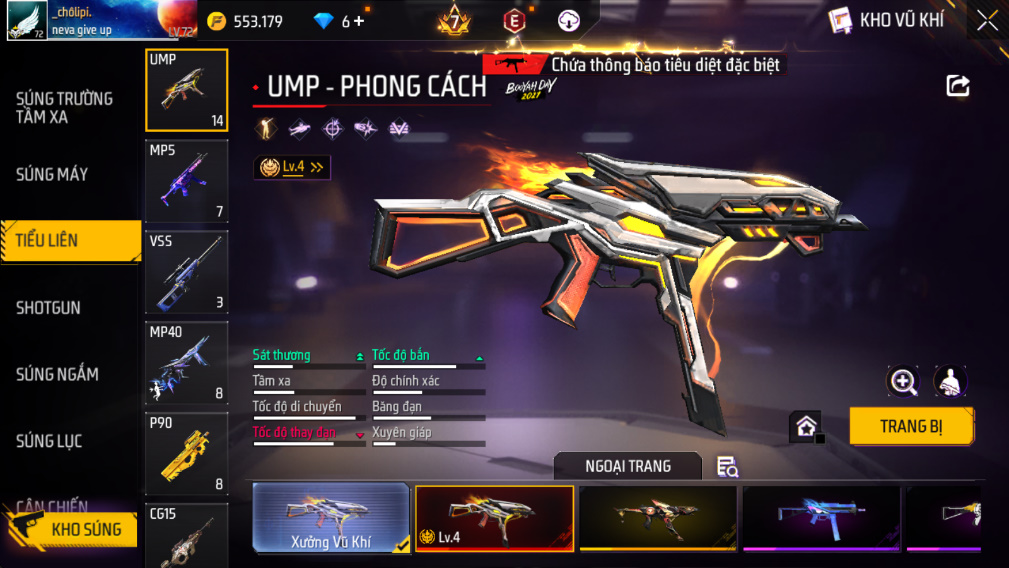The height and width of the screenshot is (568, 1009).
Task: Open the Ngoại Trang tab
Action: (x=628, y=466)
